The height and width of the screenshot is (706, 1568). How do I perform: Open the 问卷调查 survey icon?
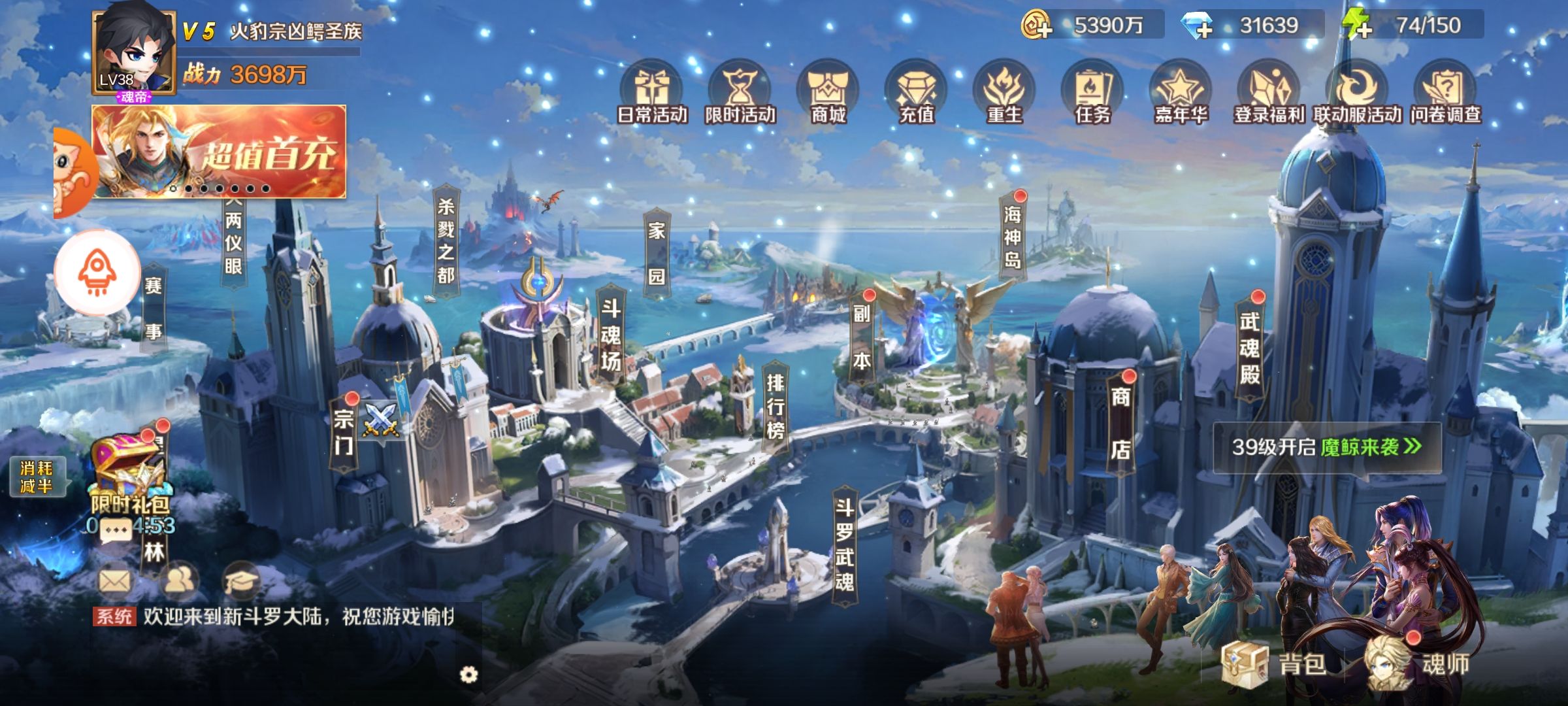pyautogui.click(x=1445, y=95)
